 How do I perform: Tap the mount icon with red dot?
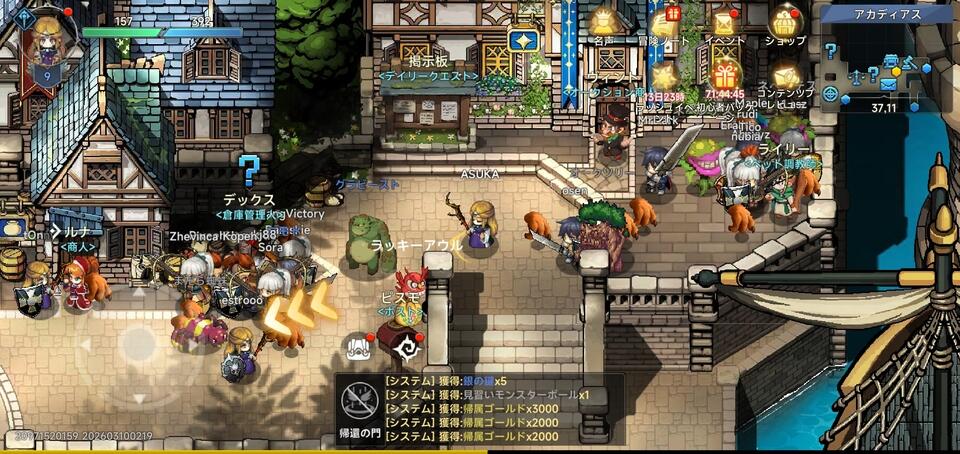click(x=360, y=346)
